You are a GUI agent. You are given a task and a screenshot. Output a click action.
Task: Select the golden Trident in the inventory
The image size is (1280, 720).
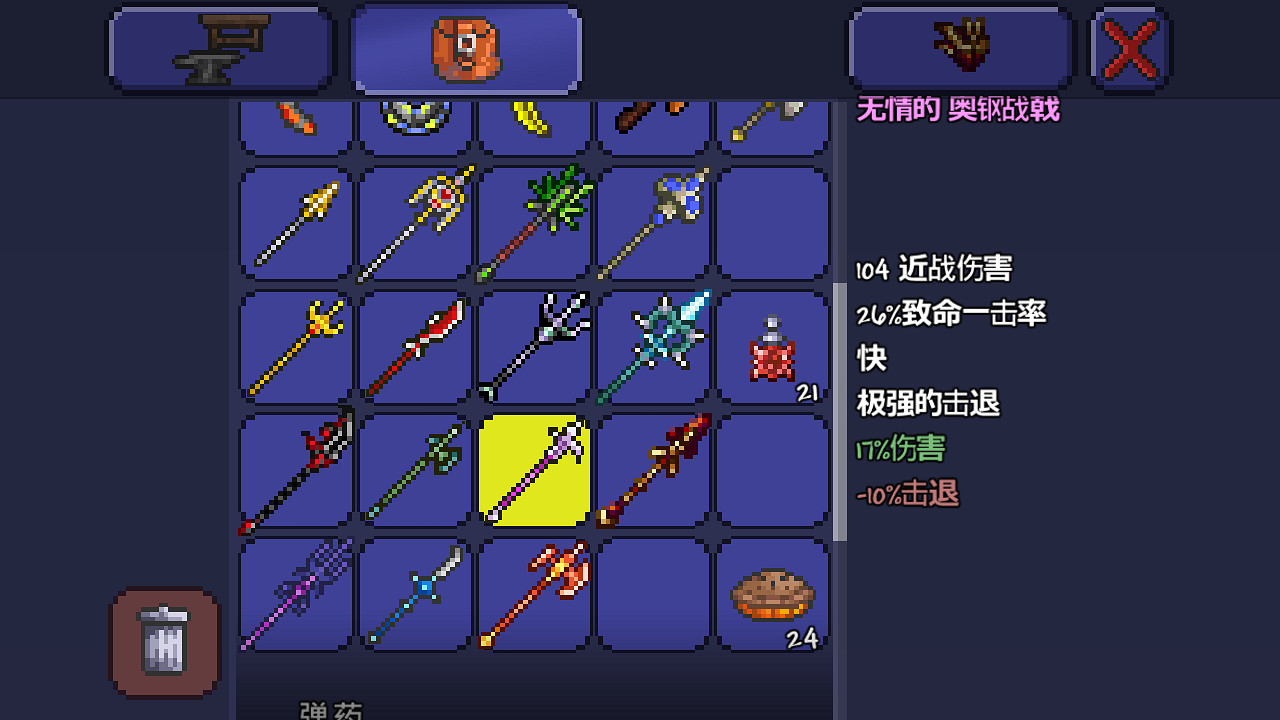point(294,346)
